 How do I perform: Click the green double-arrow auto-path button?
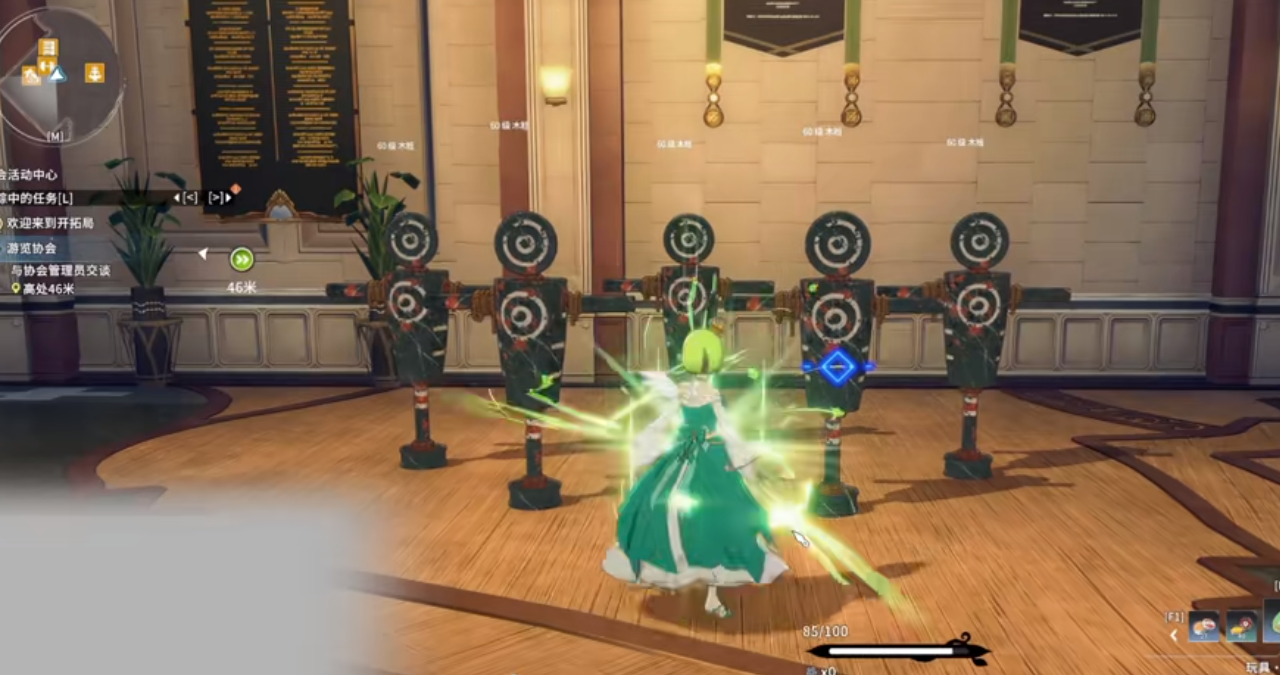[242, 260]
